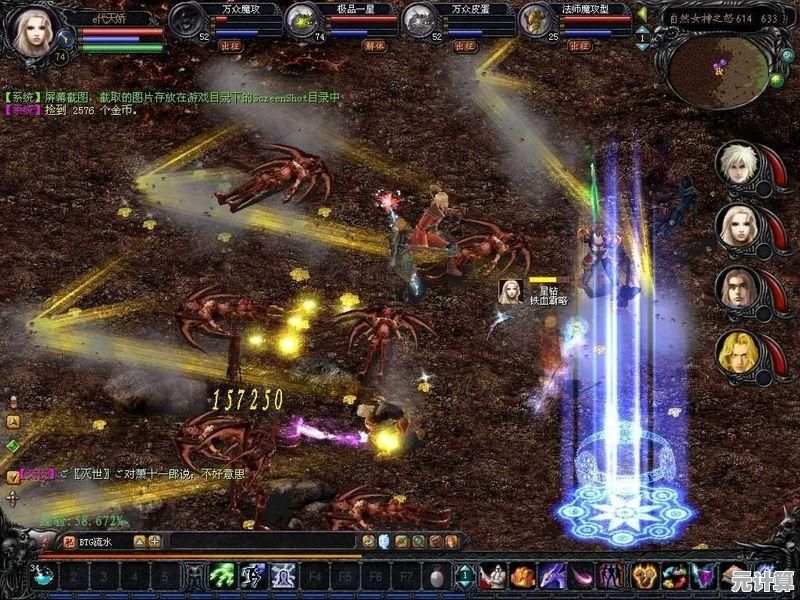Select the 万众皮蛋 pet portrait

[x=418, y=19]
